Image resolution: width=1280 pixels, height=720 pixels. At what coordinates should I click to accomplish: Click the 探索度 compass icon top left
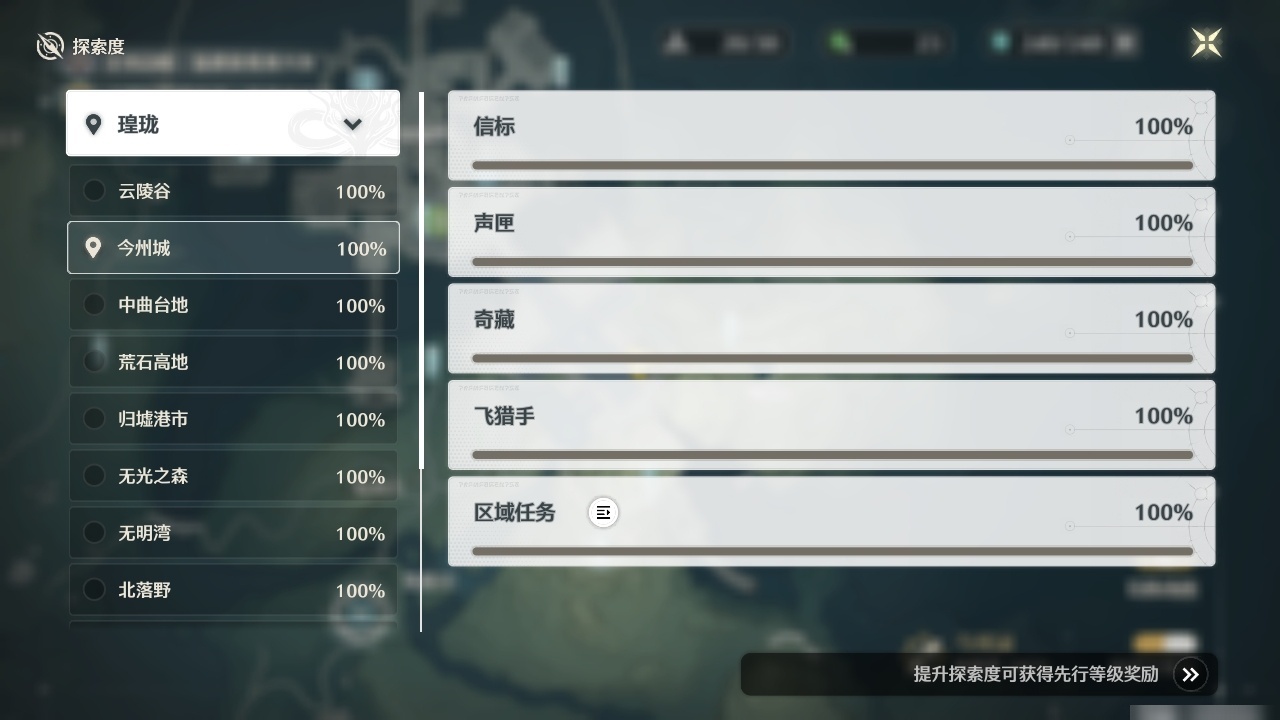(x=50, y=45)
